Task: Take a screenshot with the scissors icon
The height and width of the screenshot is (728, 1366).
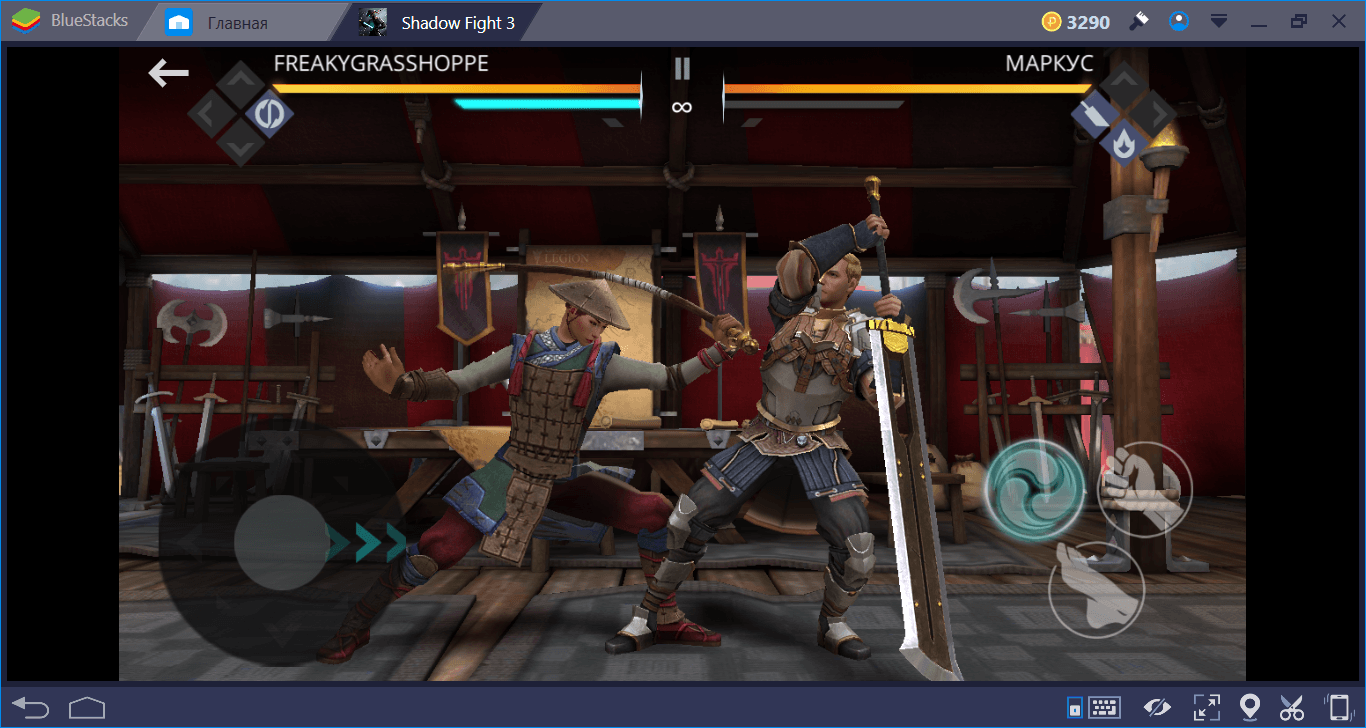Action: (1292, 708)
